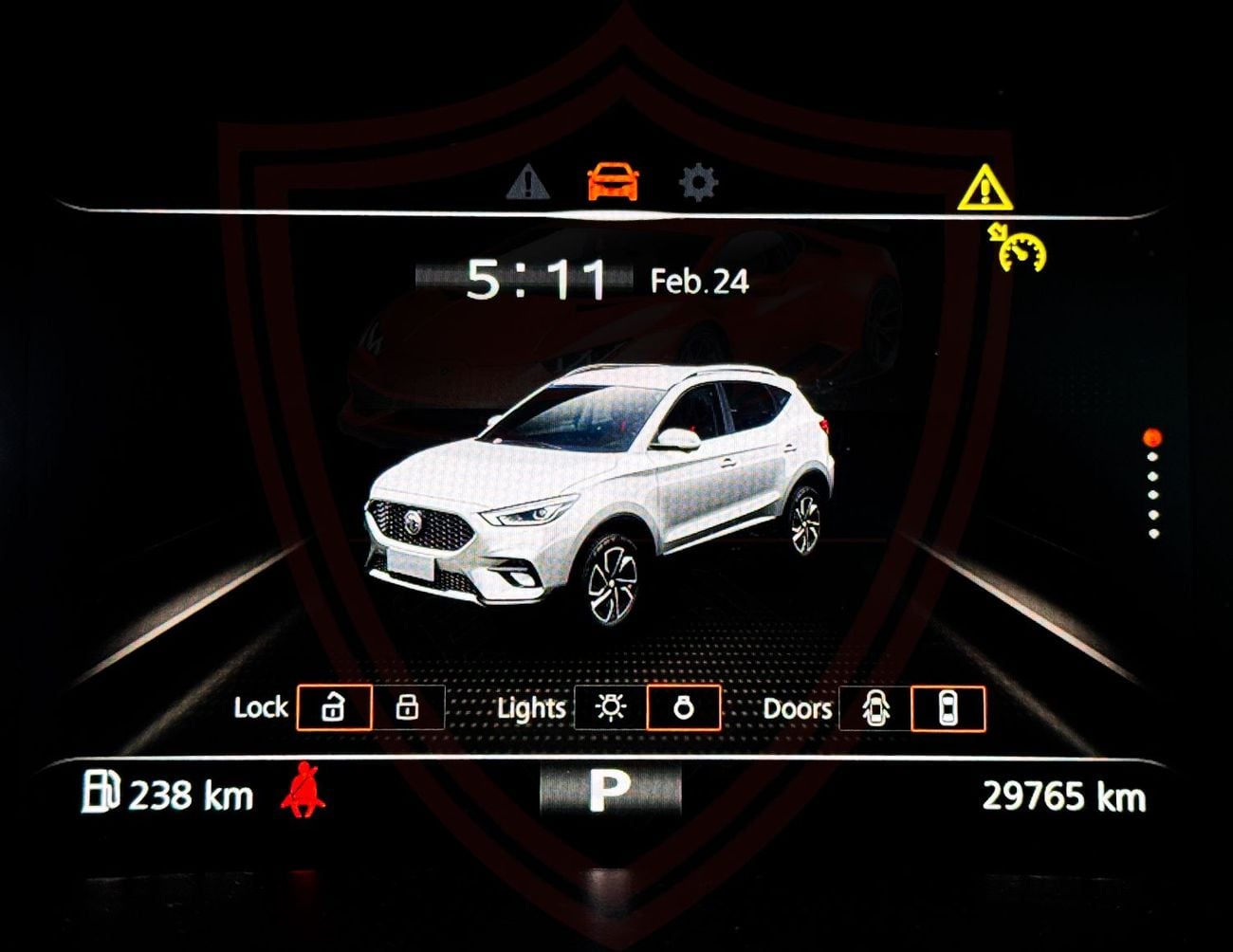Select the open-doors indicator under Doors

877,707
